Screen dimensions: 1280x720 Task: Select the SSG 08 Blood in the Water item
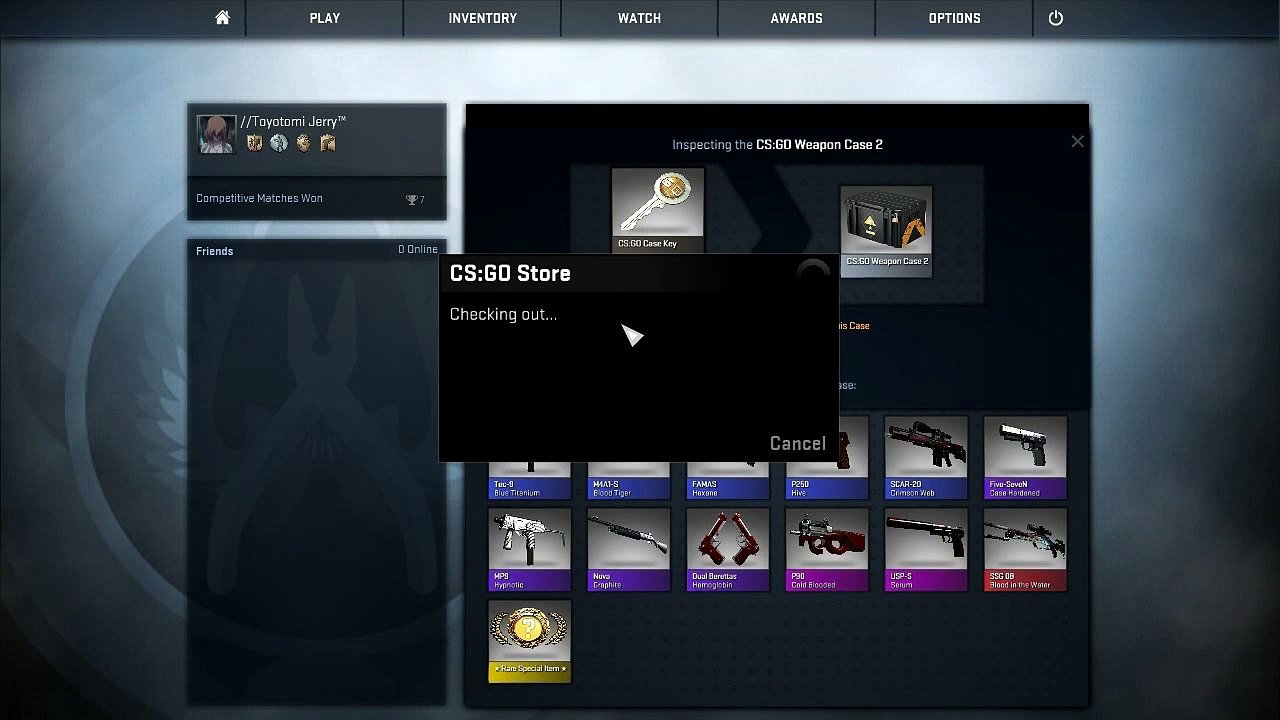pos(1025,549)
